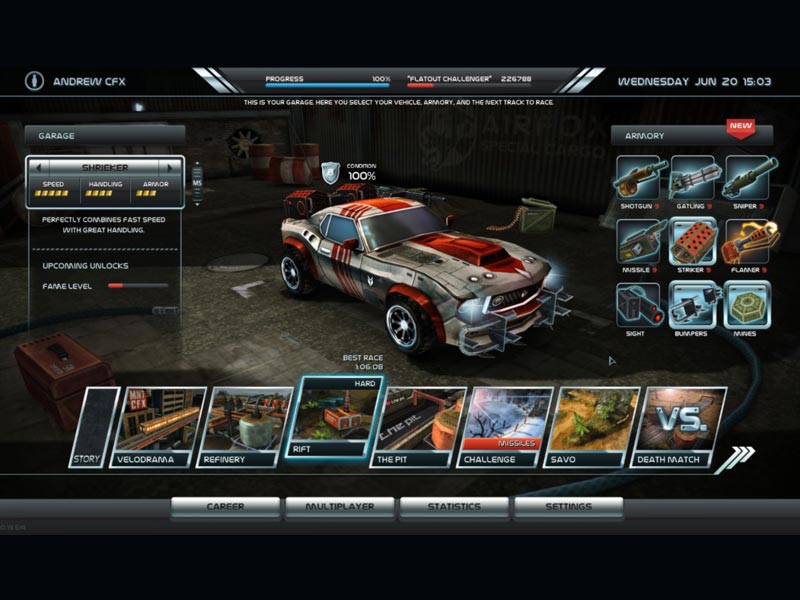This screenshot has width=800, height=600.
Task: Open the Multiplayer menu
Action: click(x=340, y=507)
